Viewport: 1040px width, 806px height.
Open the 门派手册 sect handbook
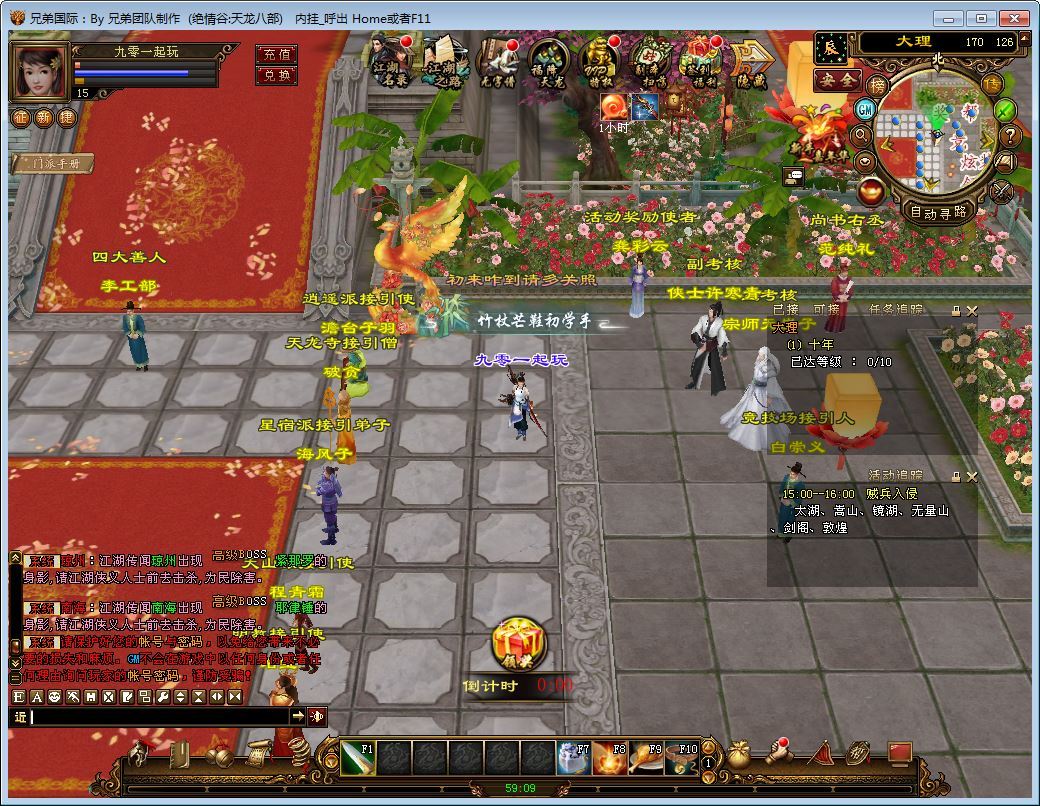click(53, 163)
